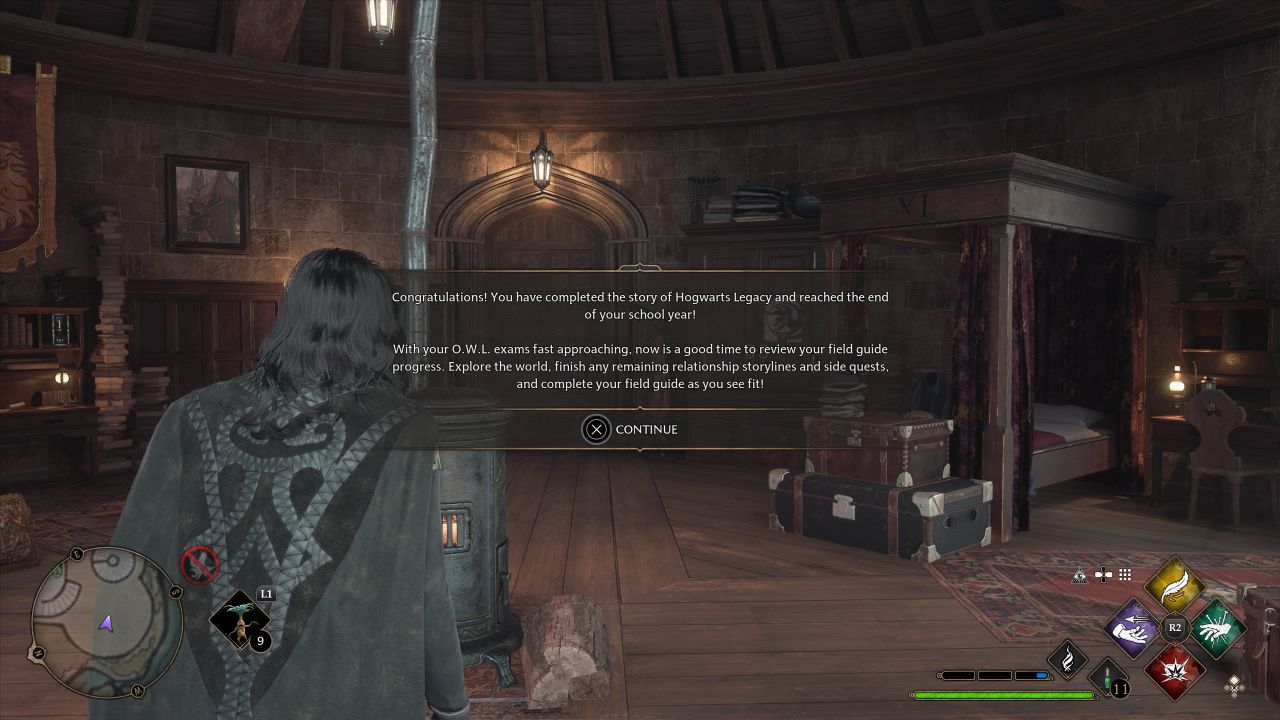The height and width of the screenshot is (720, 1280).
Task: Continue past the congratulations message
Action: (630, 429)
